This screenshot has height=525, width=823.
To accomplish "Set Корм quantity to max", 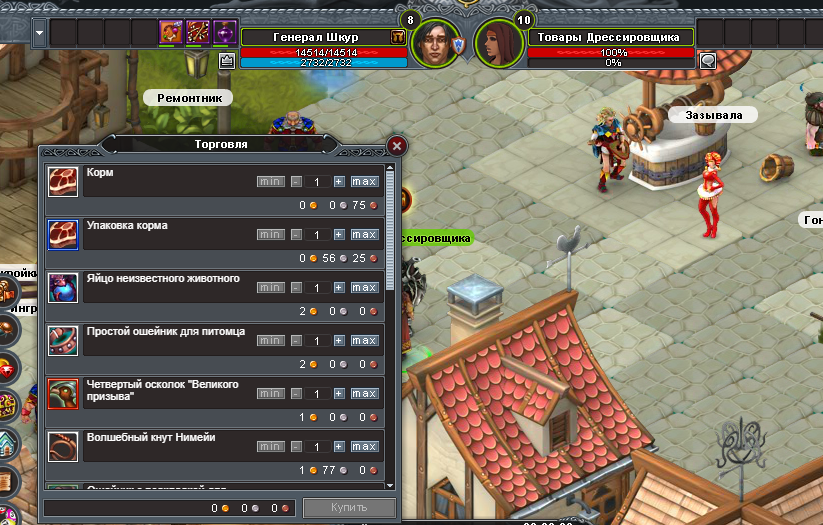I will pyautogui.click(x=364, y=182).
